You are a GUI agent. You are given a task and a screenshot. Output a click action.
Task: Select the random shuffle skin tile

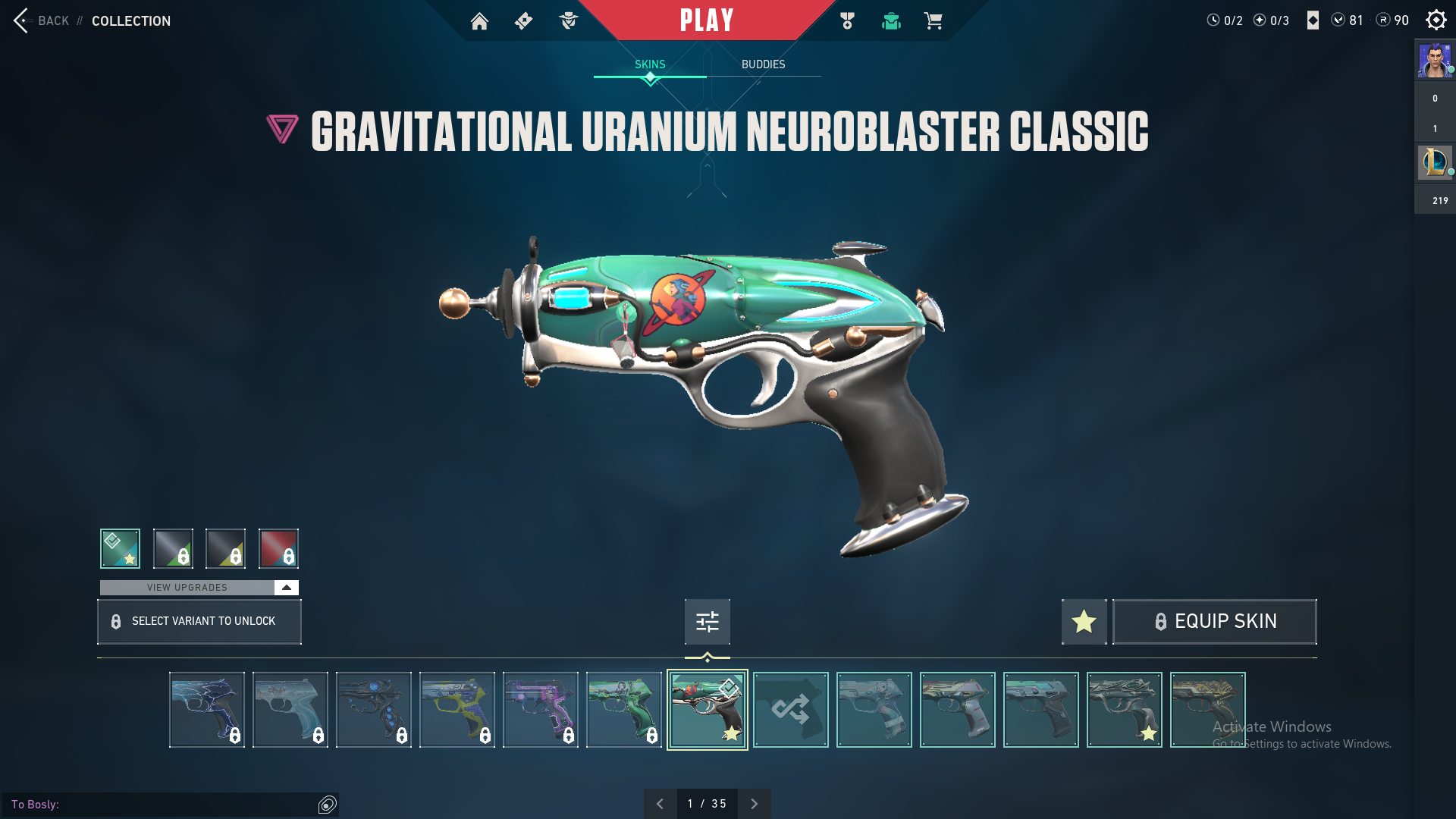(790, 710)
